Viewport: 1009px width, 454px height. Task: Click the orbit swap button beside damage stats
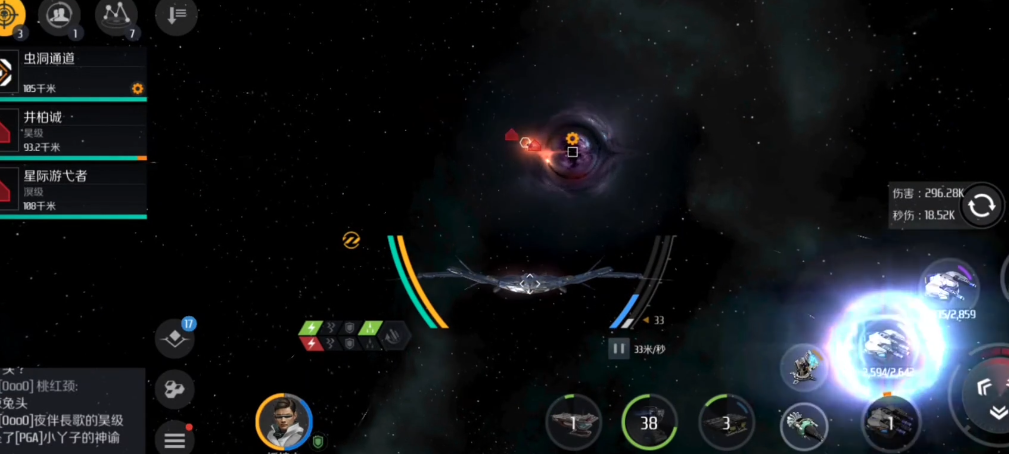pos(982,204)
